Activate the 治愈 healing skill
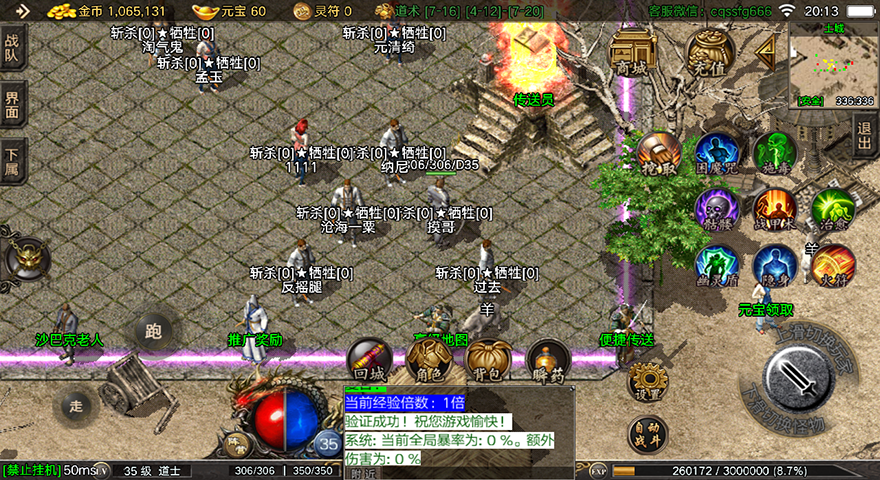 [832, 209]
